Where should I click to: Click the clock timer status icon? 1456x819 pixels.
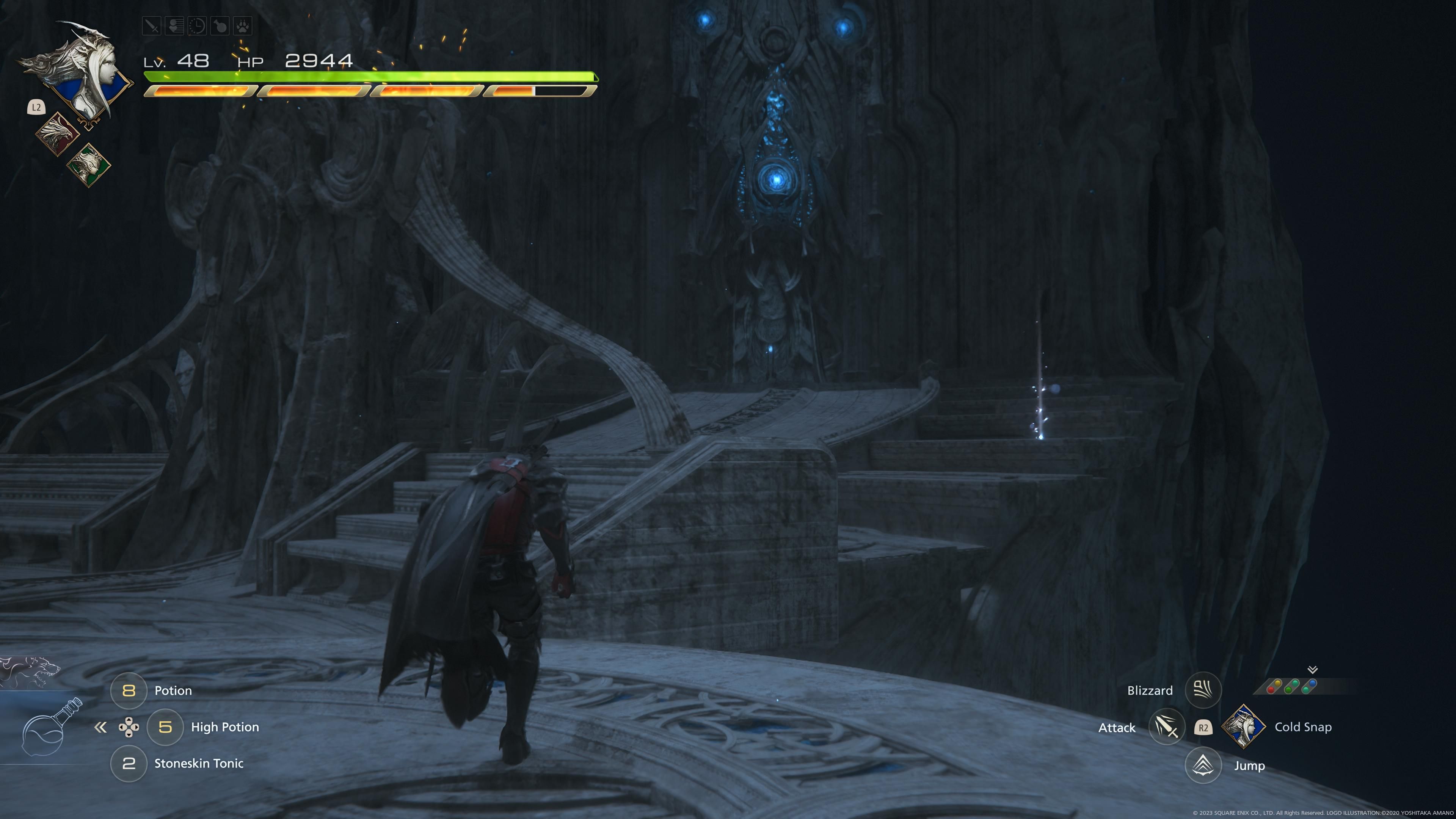click(197, 25)
